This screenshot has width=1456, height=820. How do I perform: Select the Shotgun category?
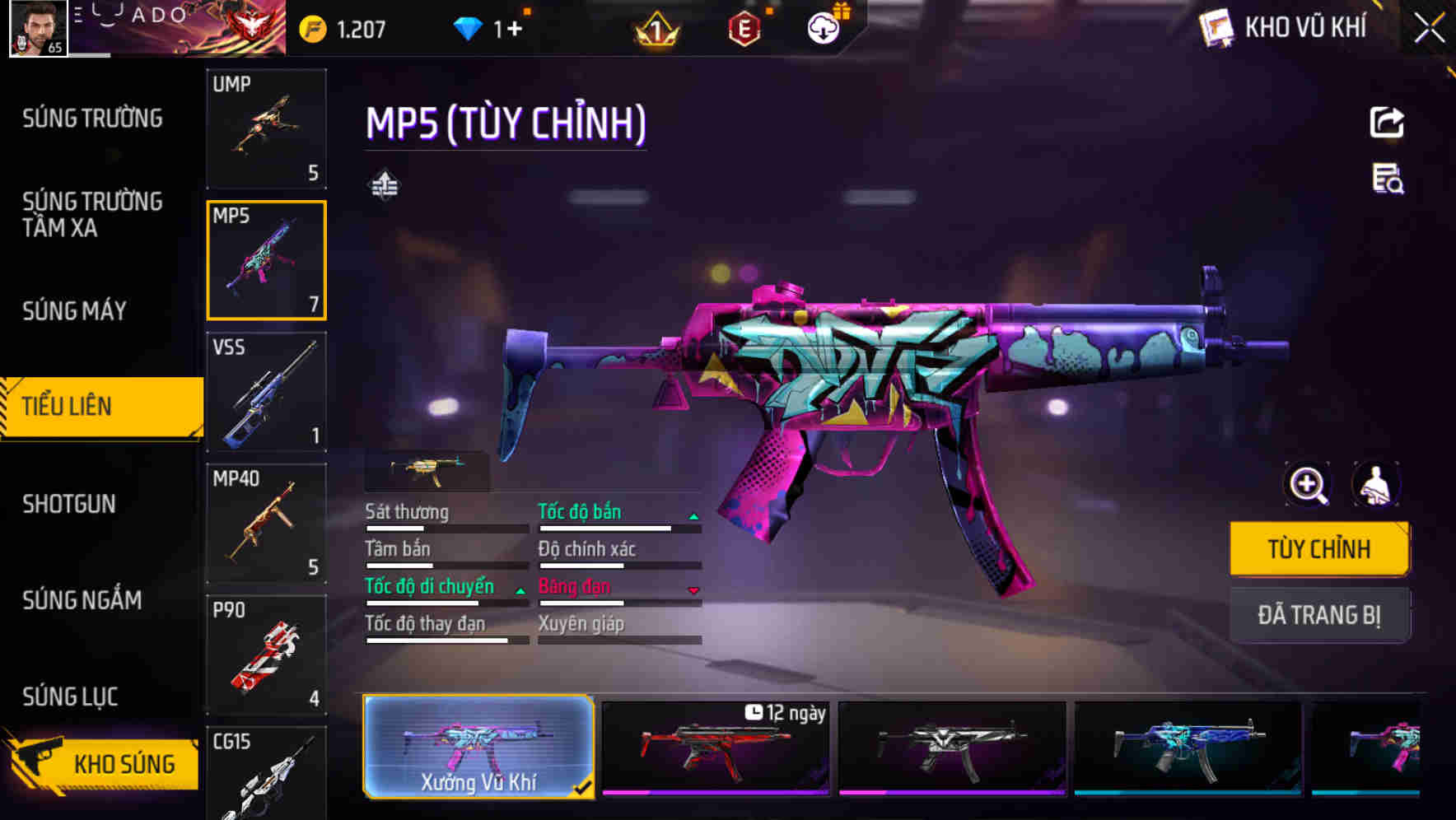click(69, 504)
